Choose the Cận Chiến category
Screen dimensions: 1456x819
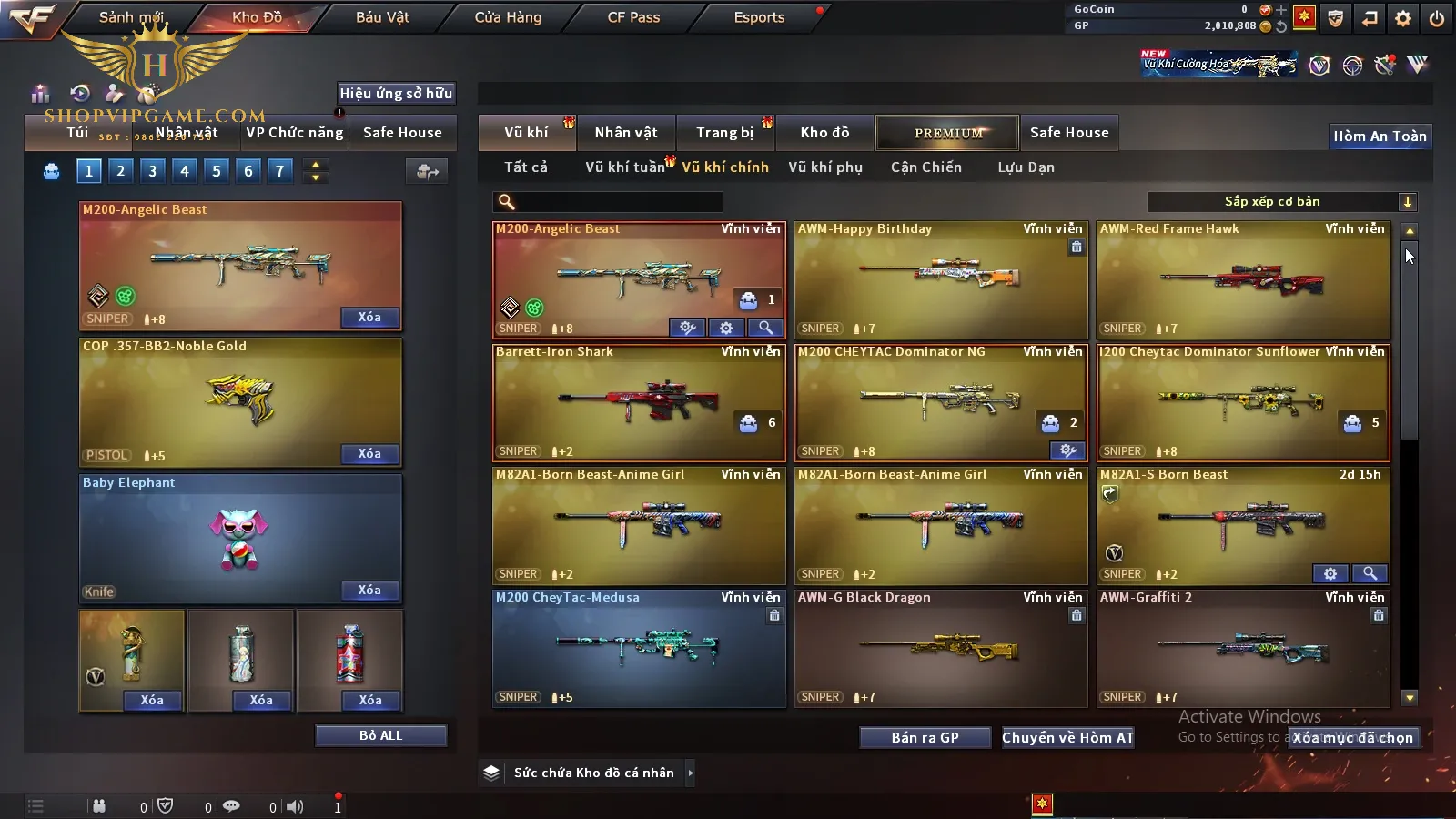[x=925, y=167]
